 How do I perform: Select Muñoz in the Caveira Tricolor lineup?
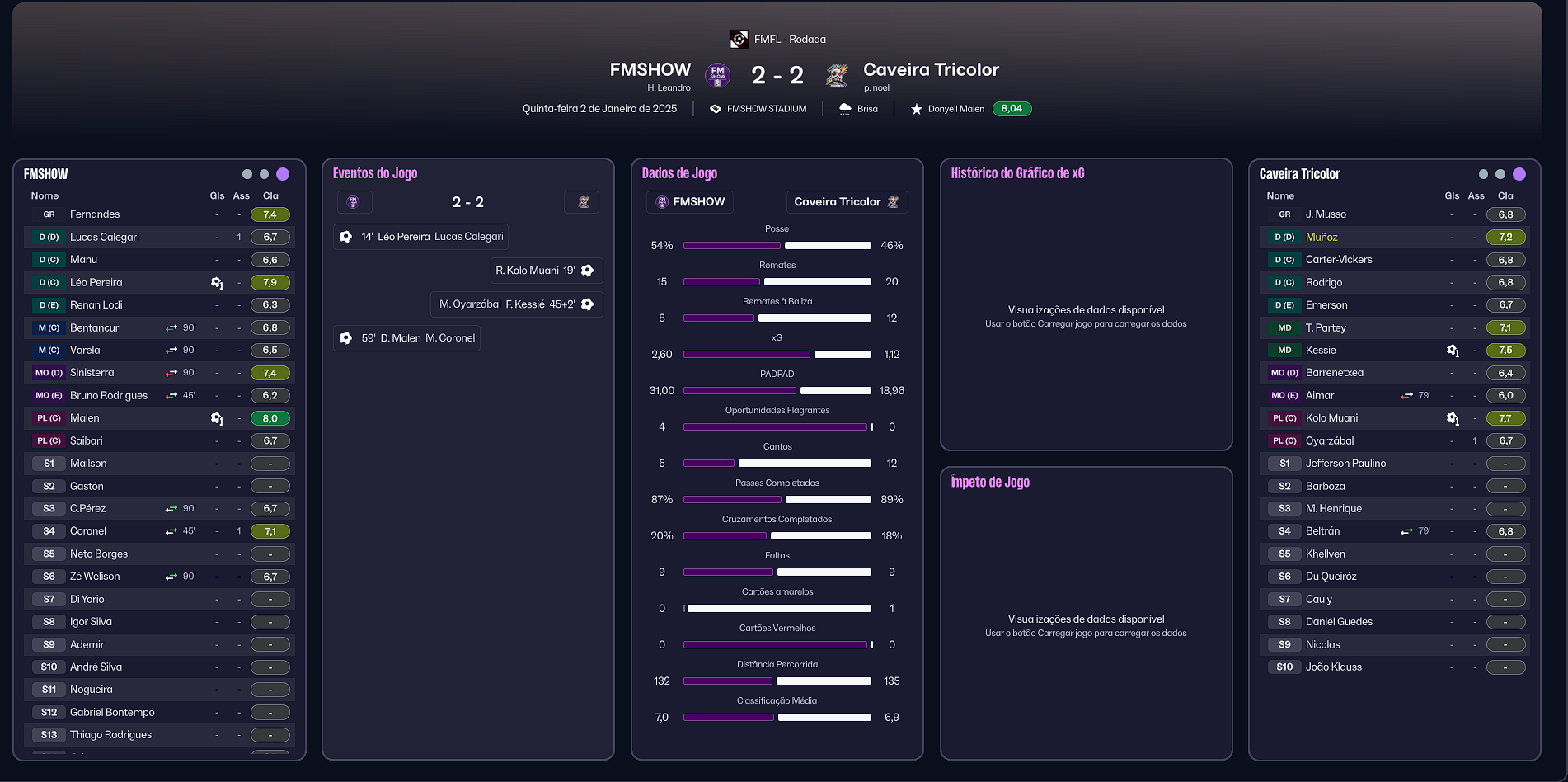point(1322,237)
